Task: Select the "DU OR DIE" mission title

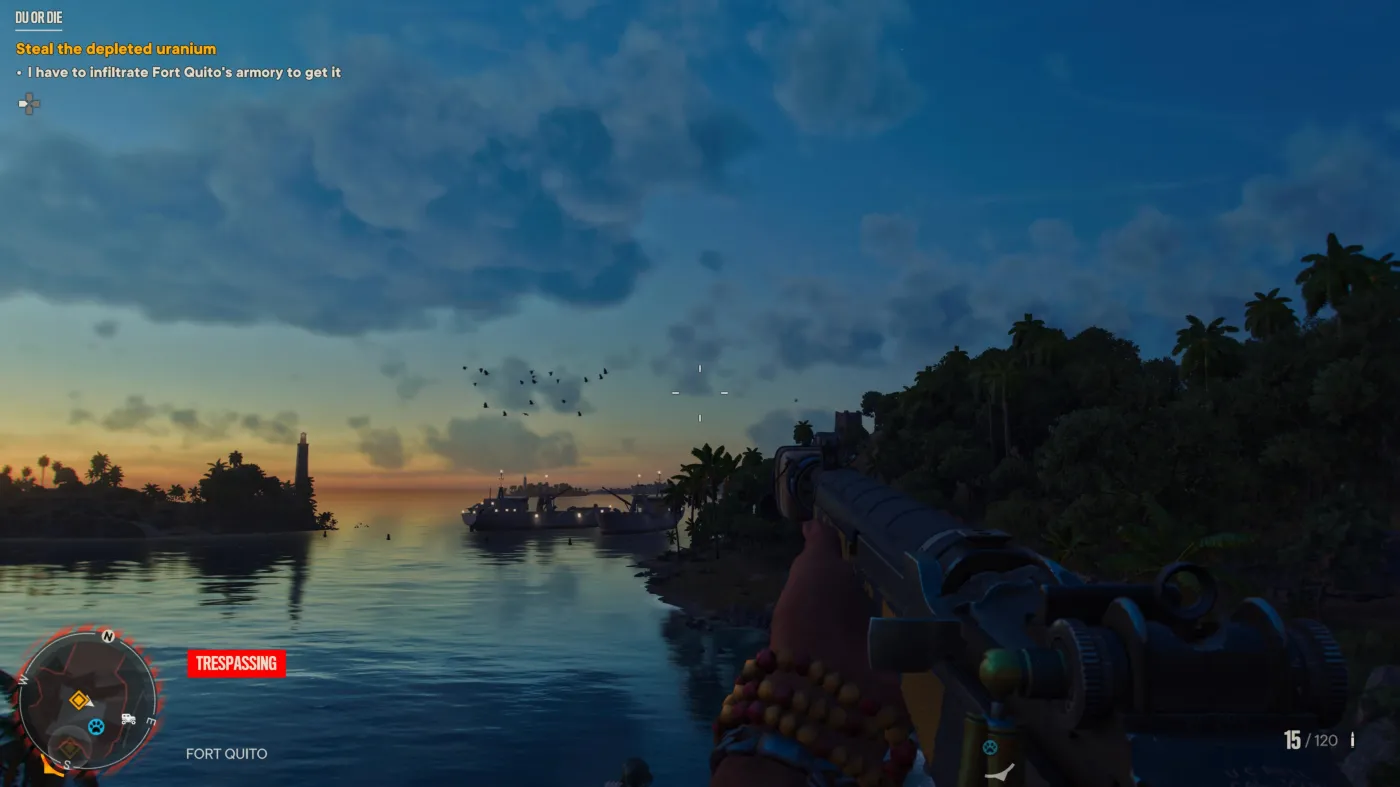Action: point(39,18)
